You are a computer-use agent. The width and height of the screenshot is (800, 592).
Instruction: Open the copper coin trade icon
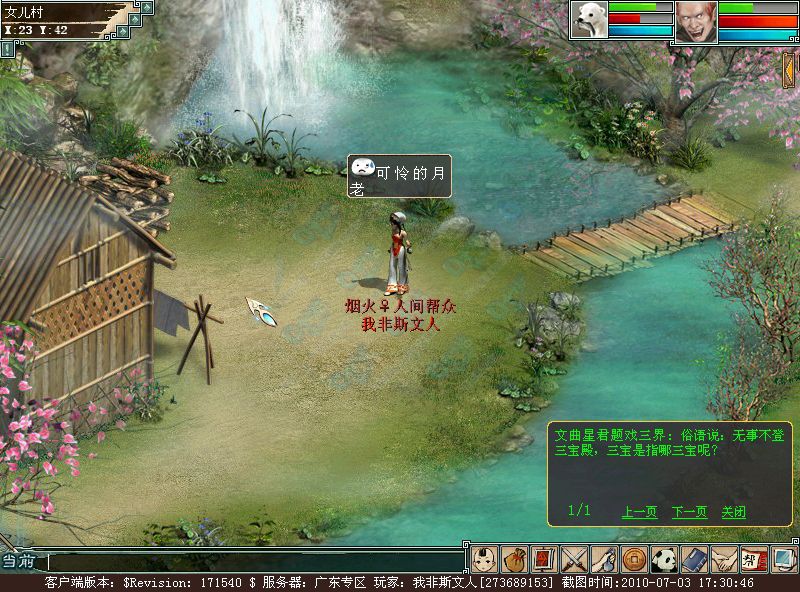(x=632, y=559)
